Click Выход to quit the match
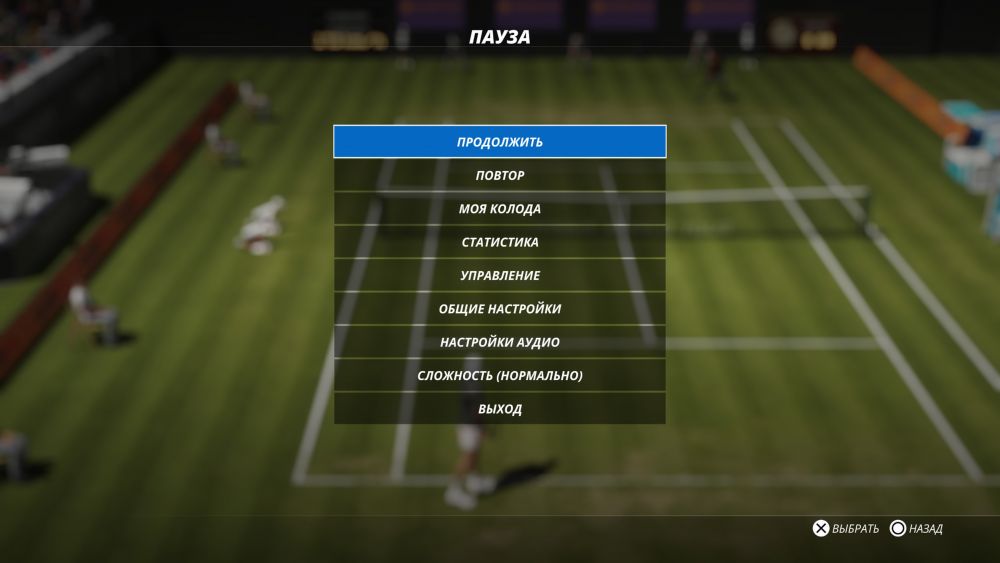This screenshot has width=1000, height=563. 500,409
